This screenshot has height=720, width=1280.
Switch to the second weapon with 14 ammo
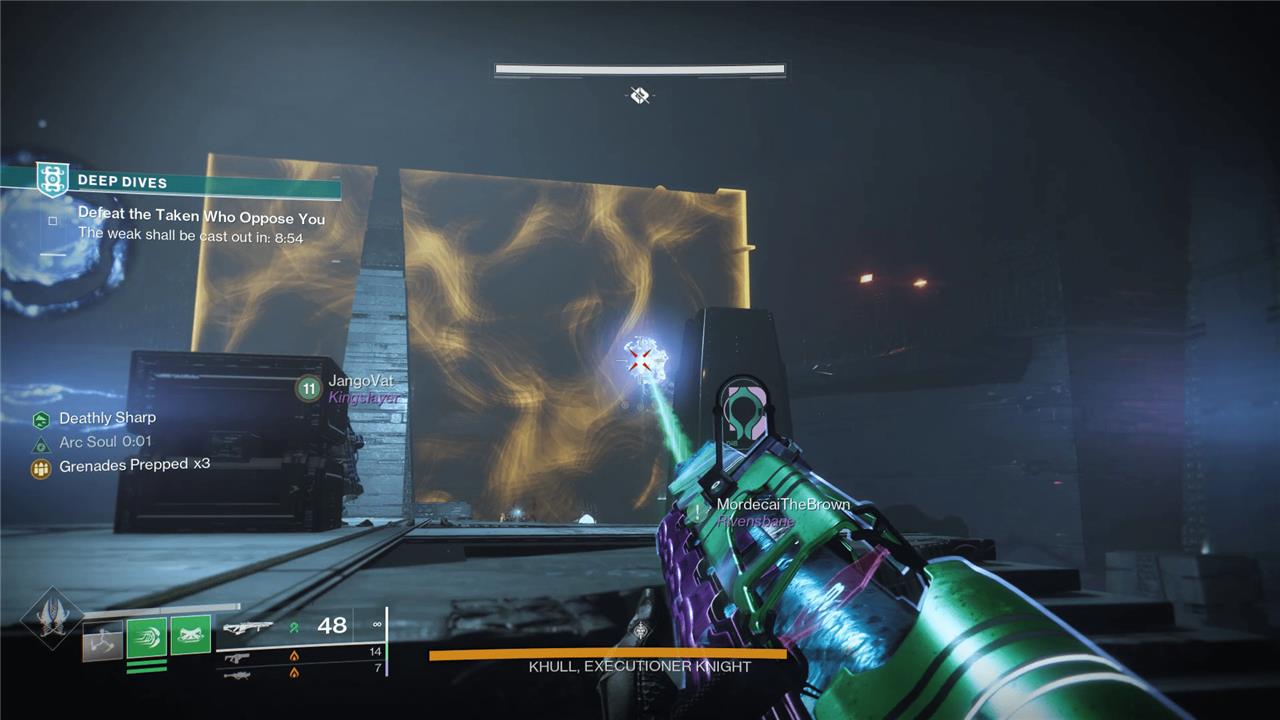pos(237,657)
